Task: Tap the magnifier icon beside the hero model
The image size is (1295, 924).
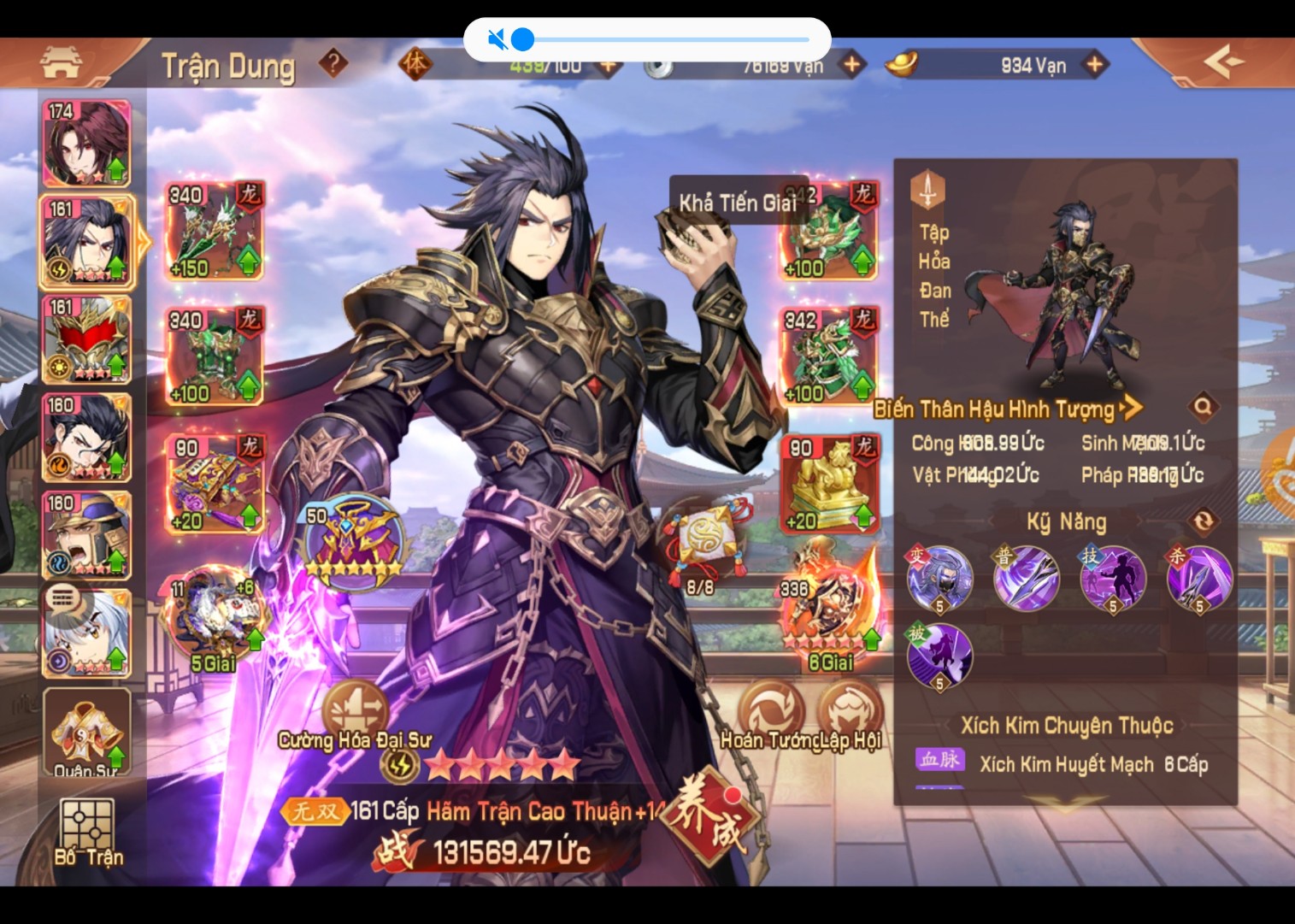Action: tap(1204, 409)
